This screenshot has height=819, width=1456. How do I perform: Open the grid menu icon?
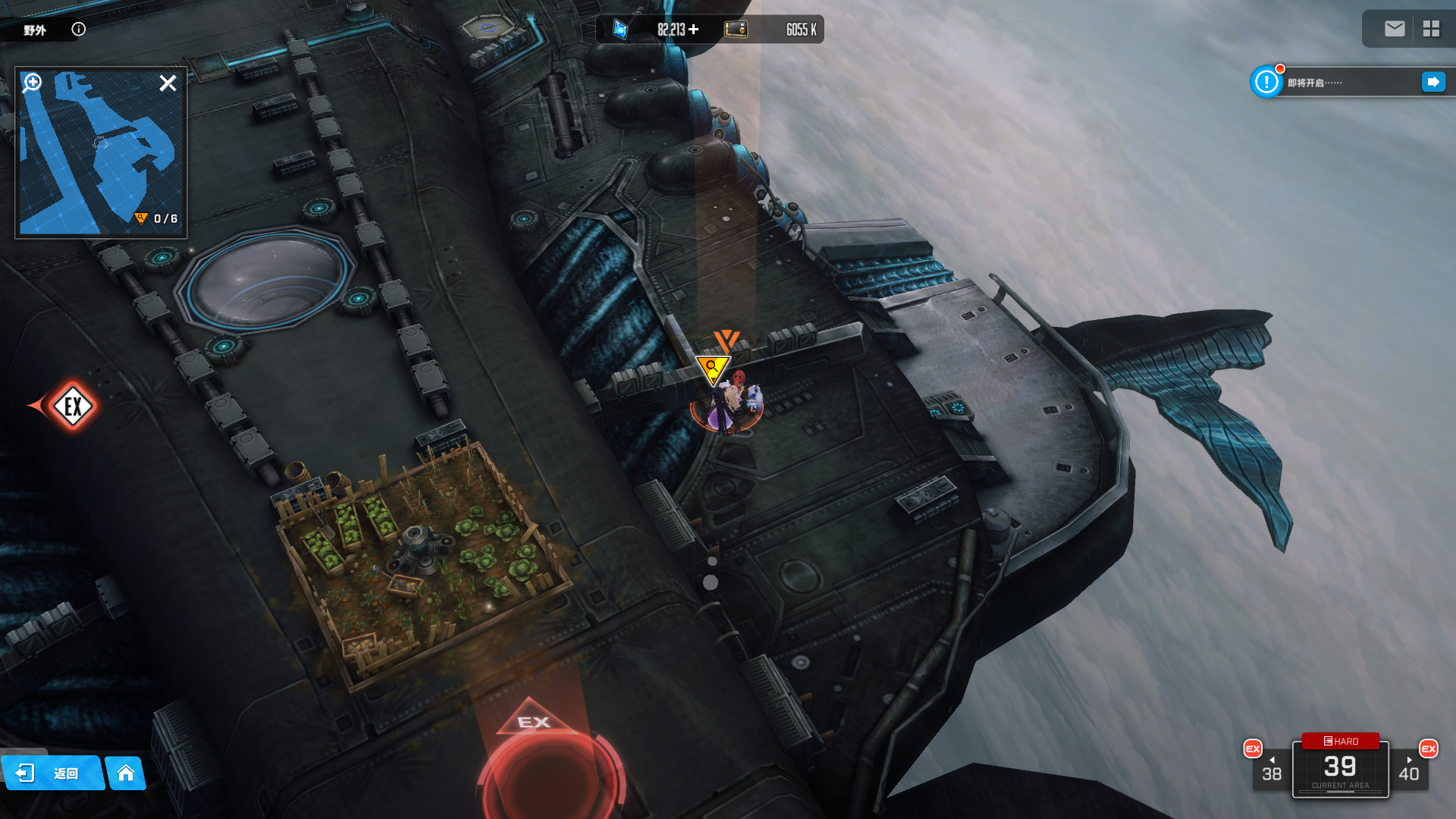click(1431, 29)
